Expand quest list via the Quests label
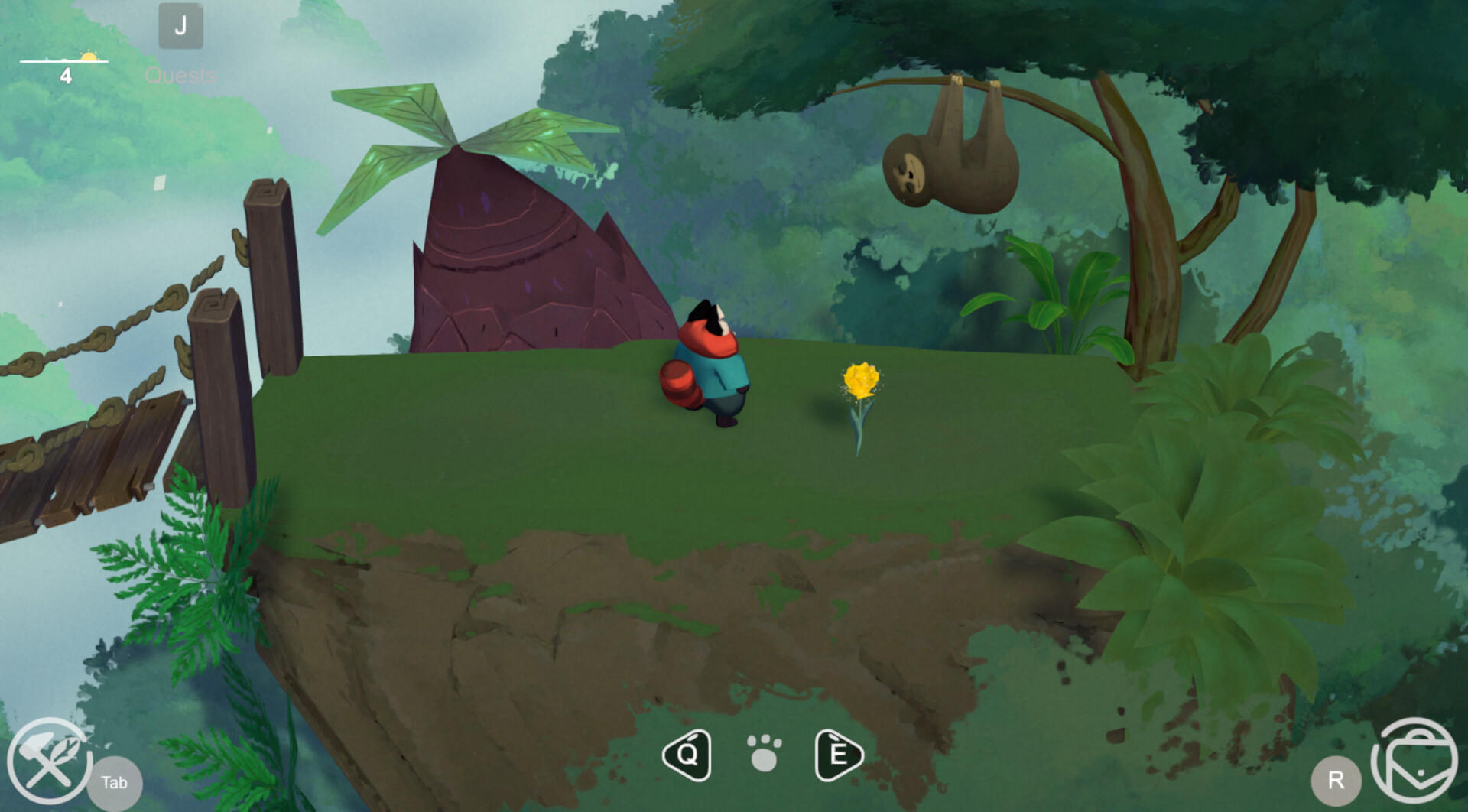The width and height of the screenshot is (1468, 812). coord(180,76)
